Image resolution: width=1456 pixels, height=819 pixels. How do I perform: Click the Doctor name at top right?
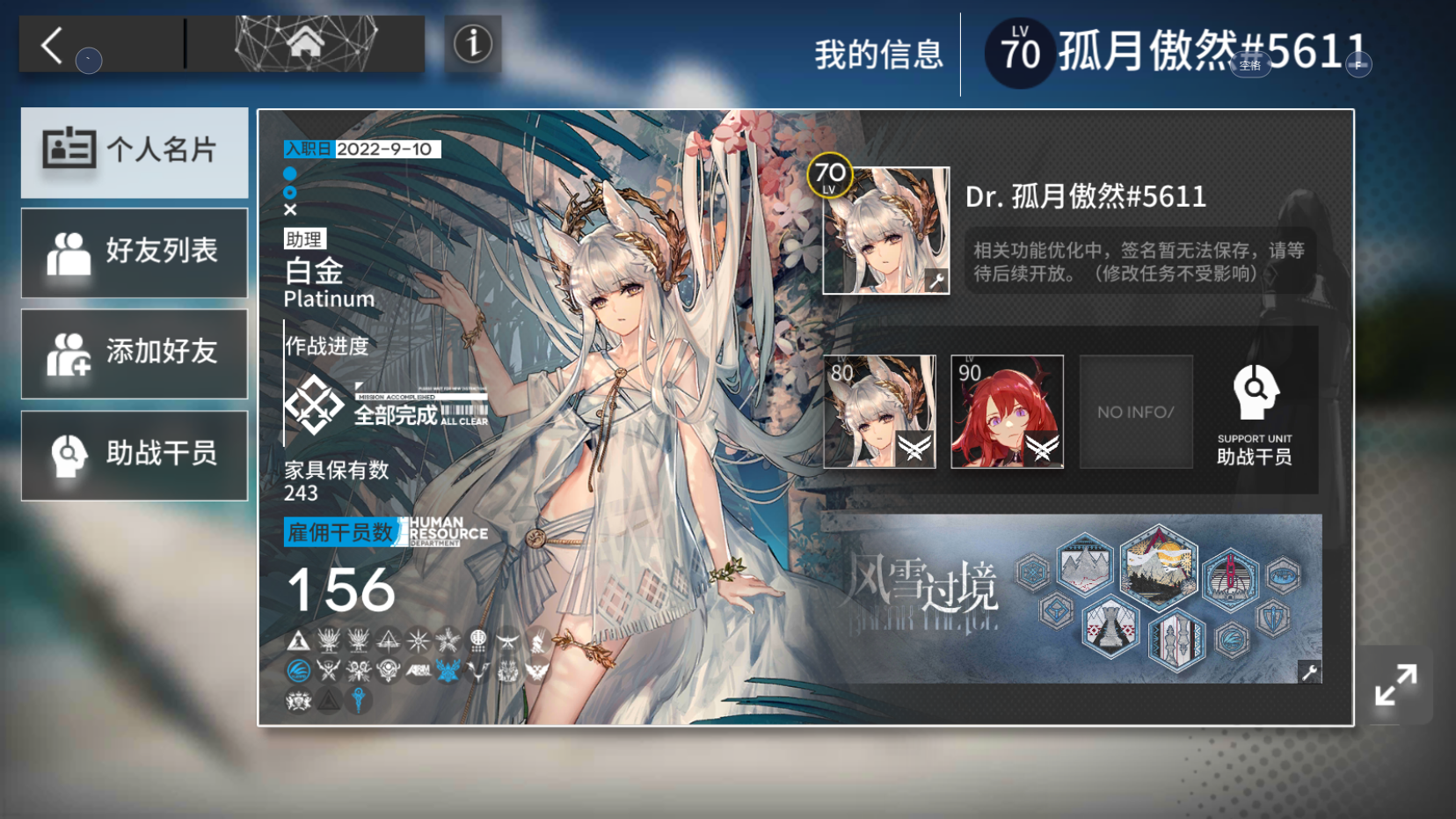pos(1211,51)
